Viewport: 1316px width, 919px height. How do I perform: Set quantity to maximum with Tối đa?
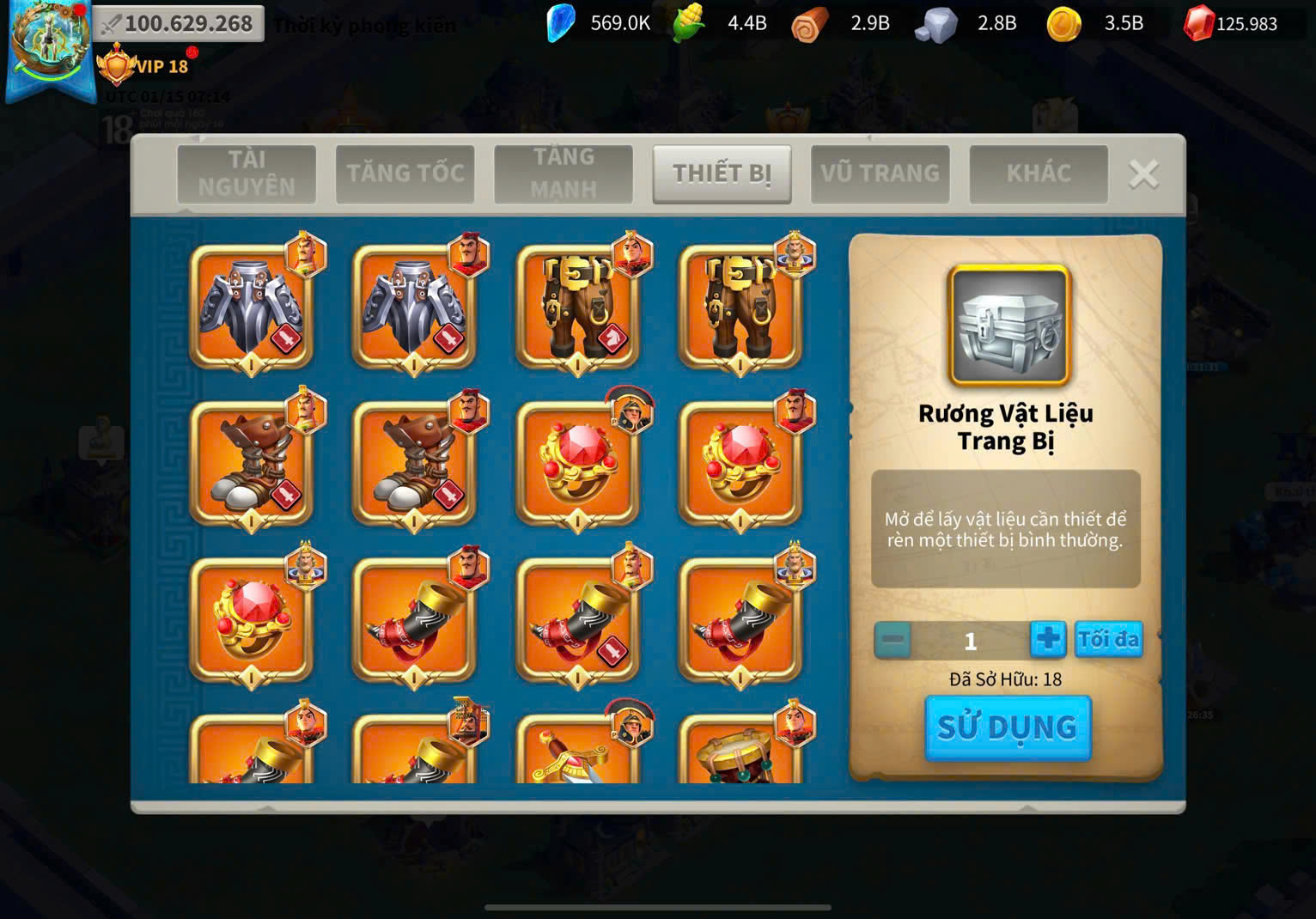(1108, 640)
